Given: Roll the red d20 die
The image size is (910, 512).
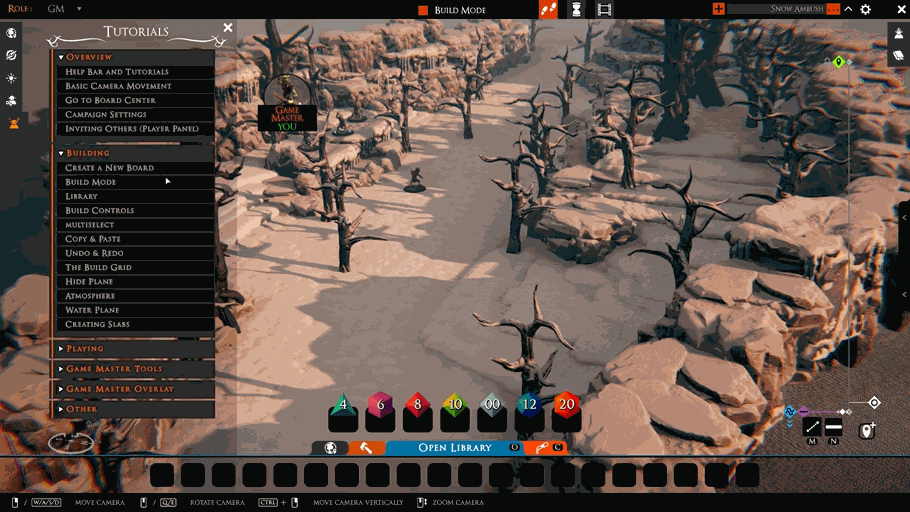Looking at the screenshot, I should (567, 405).
